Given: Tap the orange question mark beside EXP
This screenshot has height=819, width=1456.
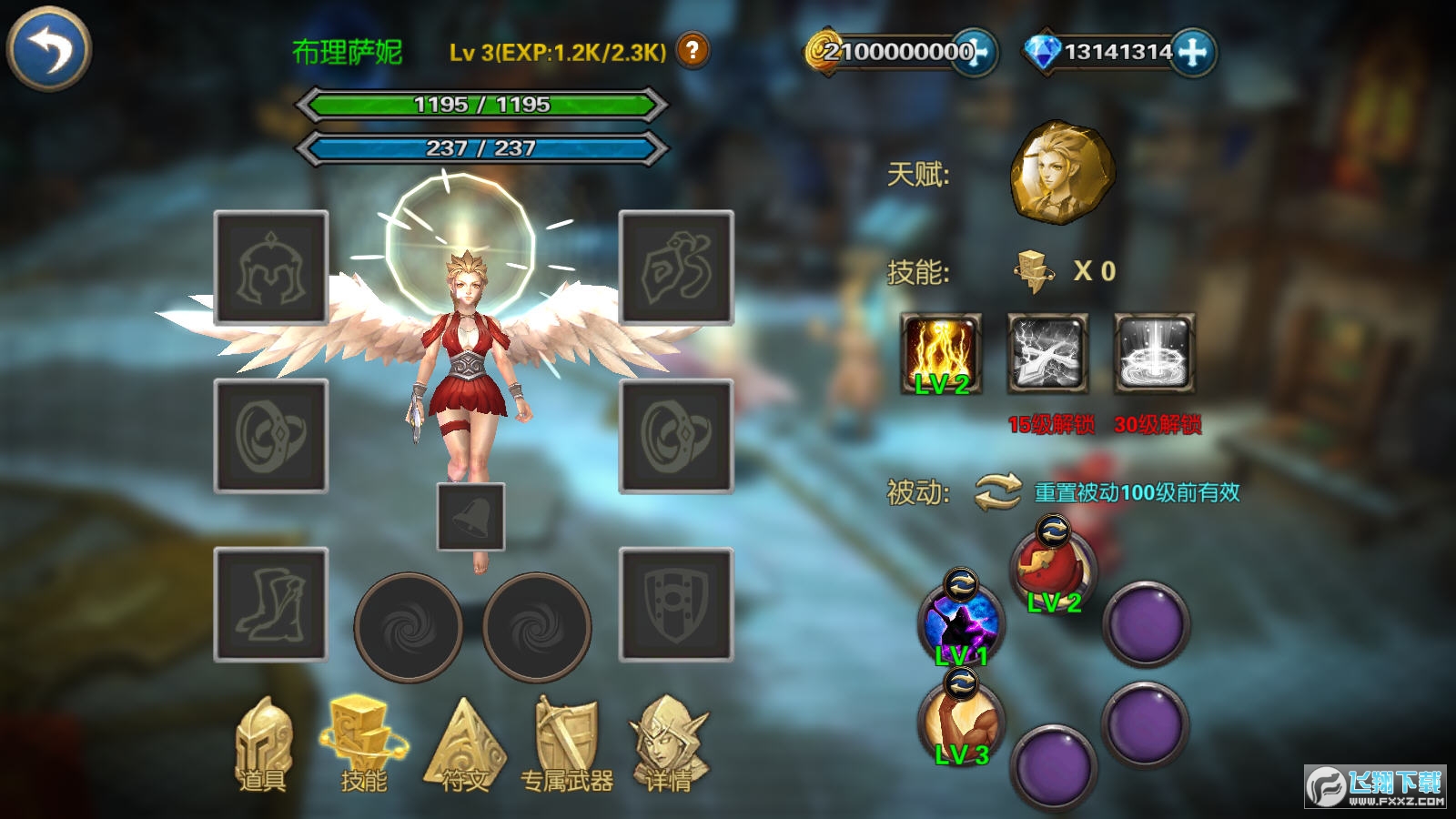Looking at the screenshot, I should [692, 52].
